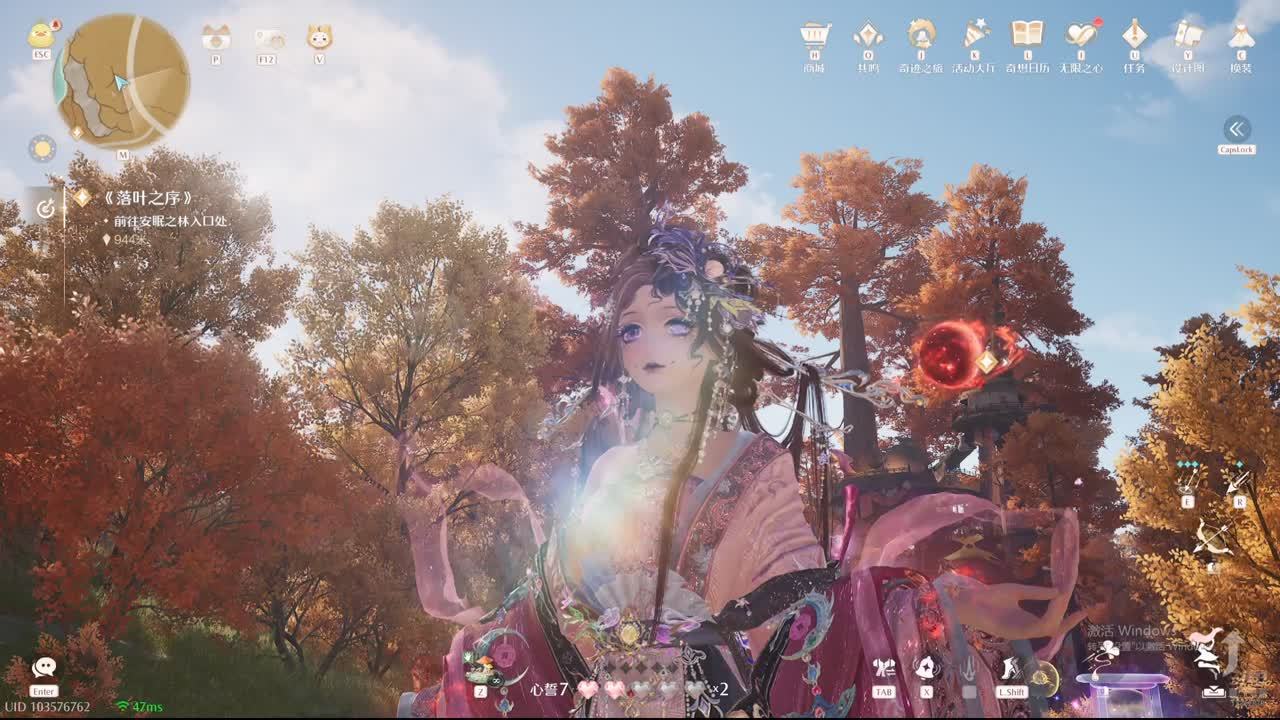1280x720 pixels.
Task: Open the outfit switch hanger icon
Action: [884, 668]
